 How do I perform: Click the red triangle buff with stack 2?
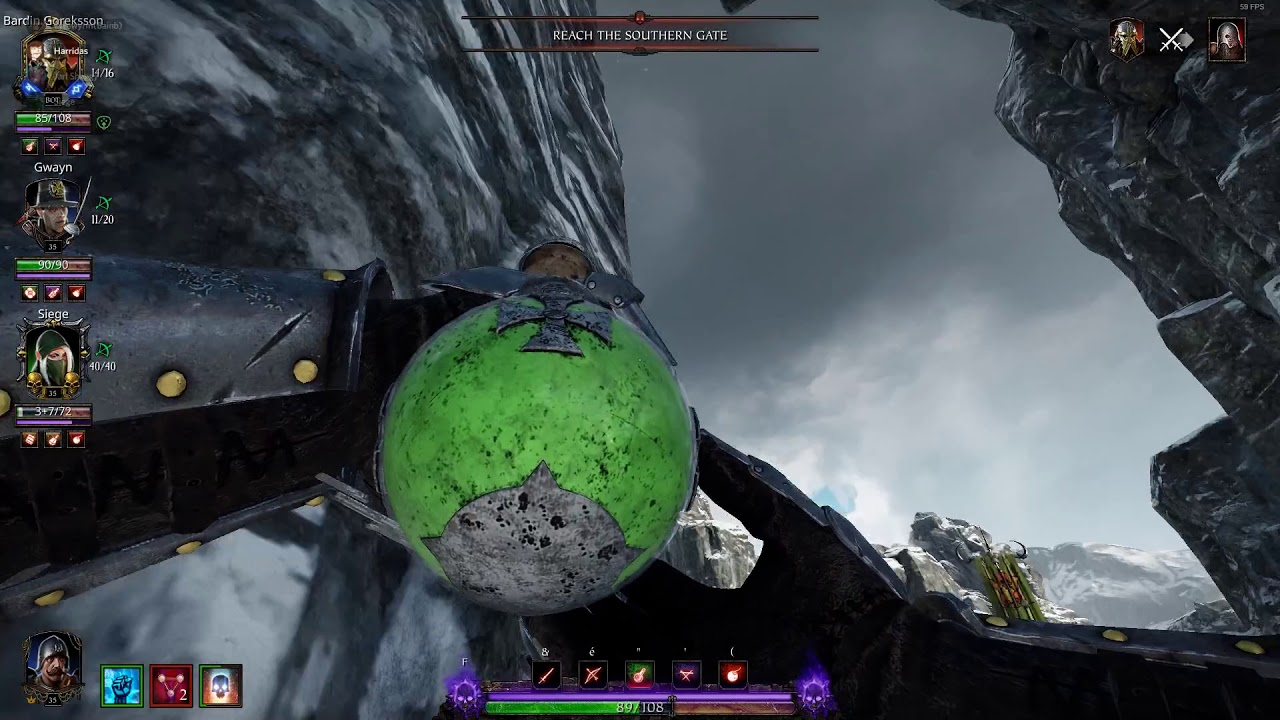pyautogui.click(x=171, y=686)
